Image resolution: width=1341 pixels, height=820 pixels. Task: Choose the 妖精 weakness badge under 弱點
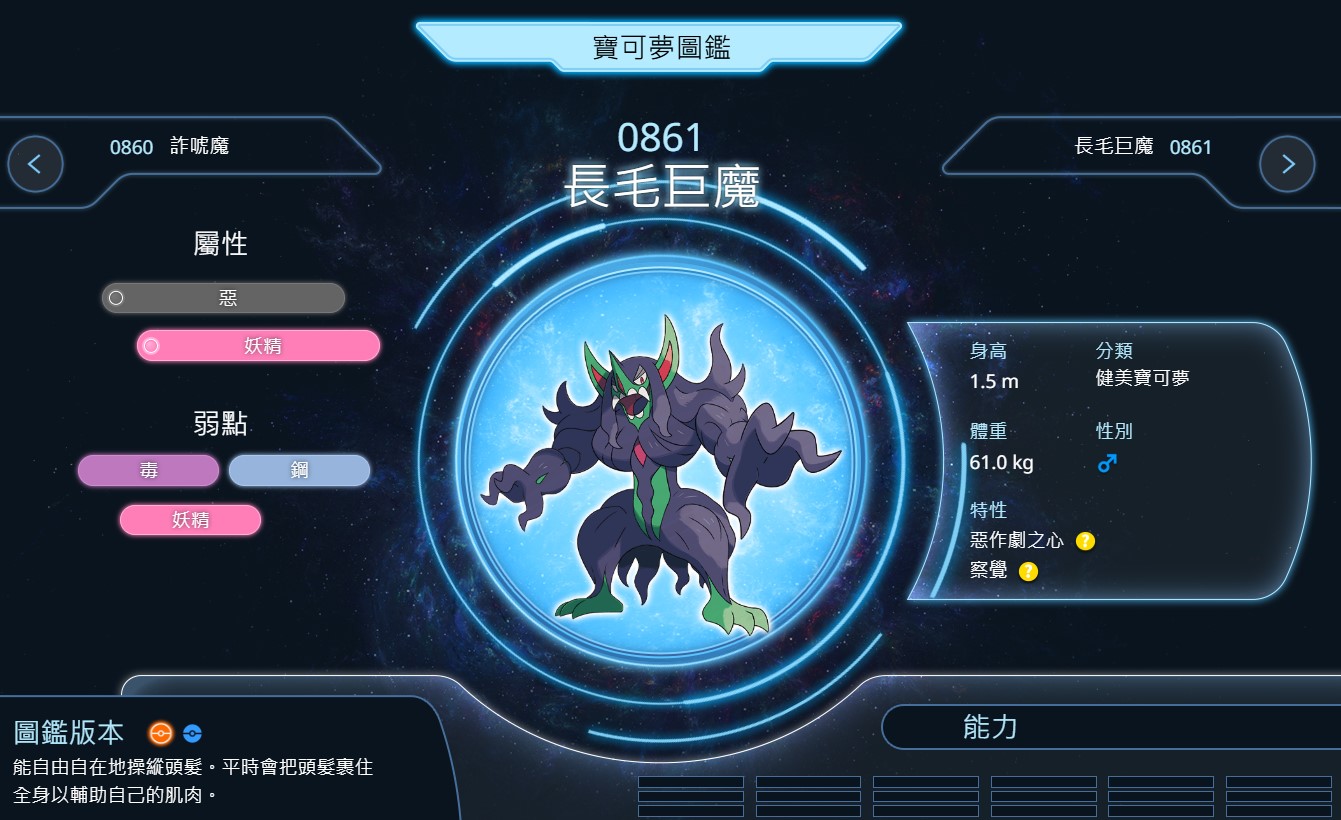190,520
